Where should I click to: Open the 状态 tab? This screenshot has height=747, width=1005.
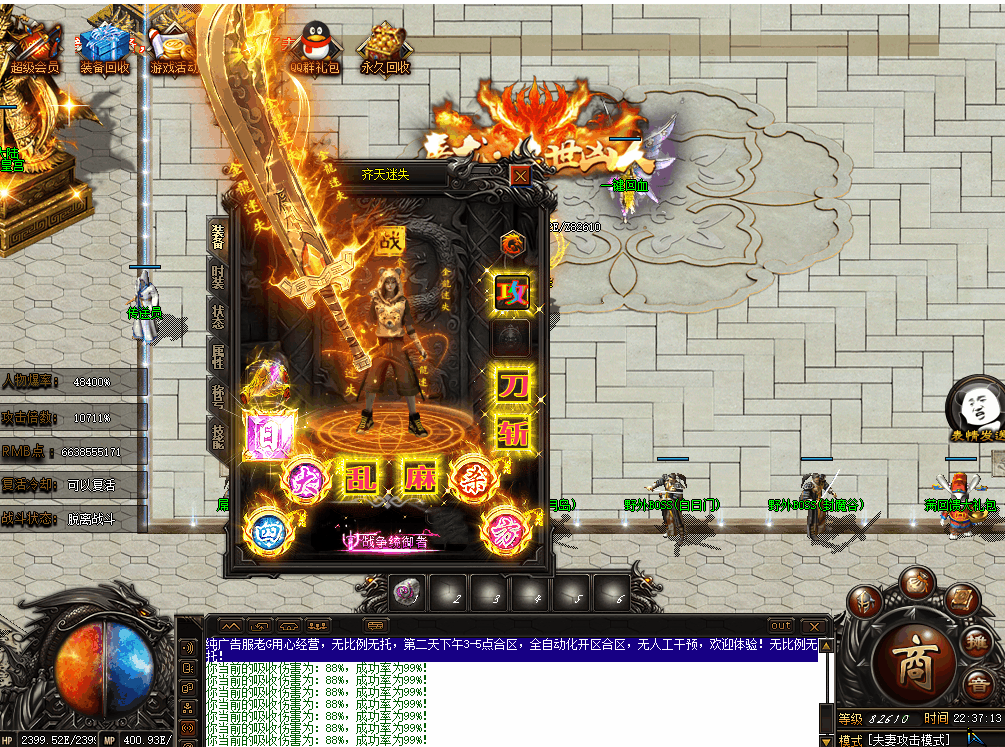point(218,315)
